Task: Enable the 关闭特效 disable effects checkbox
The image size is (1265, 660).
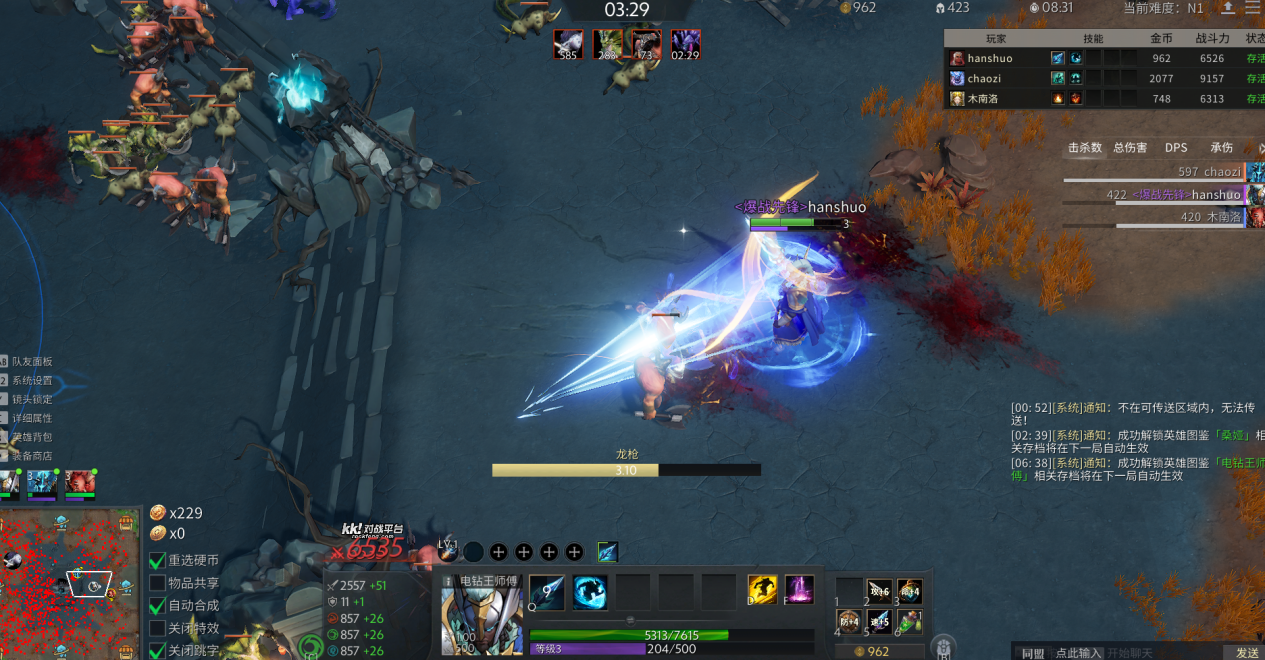Action: (157, 628)
